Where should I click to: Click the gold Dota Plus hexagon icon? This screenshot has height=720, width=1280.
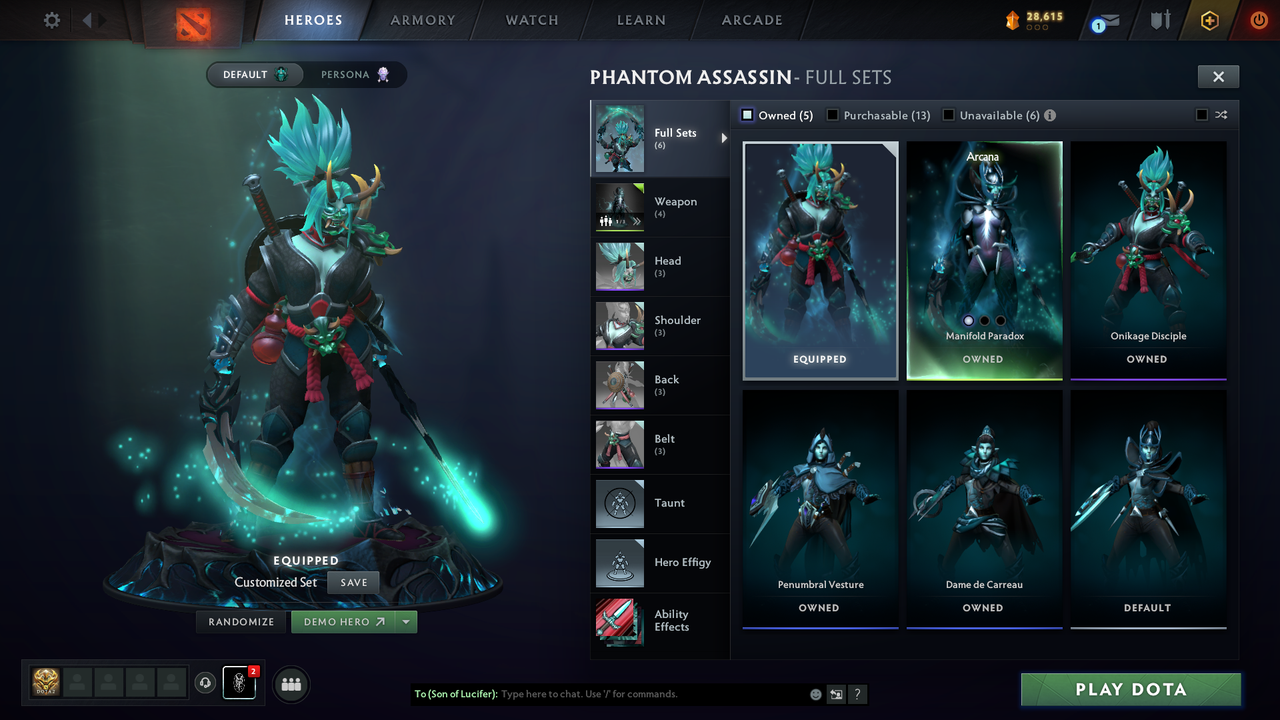click(1208, 20)
